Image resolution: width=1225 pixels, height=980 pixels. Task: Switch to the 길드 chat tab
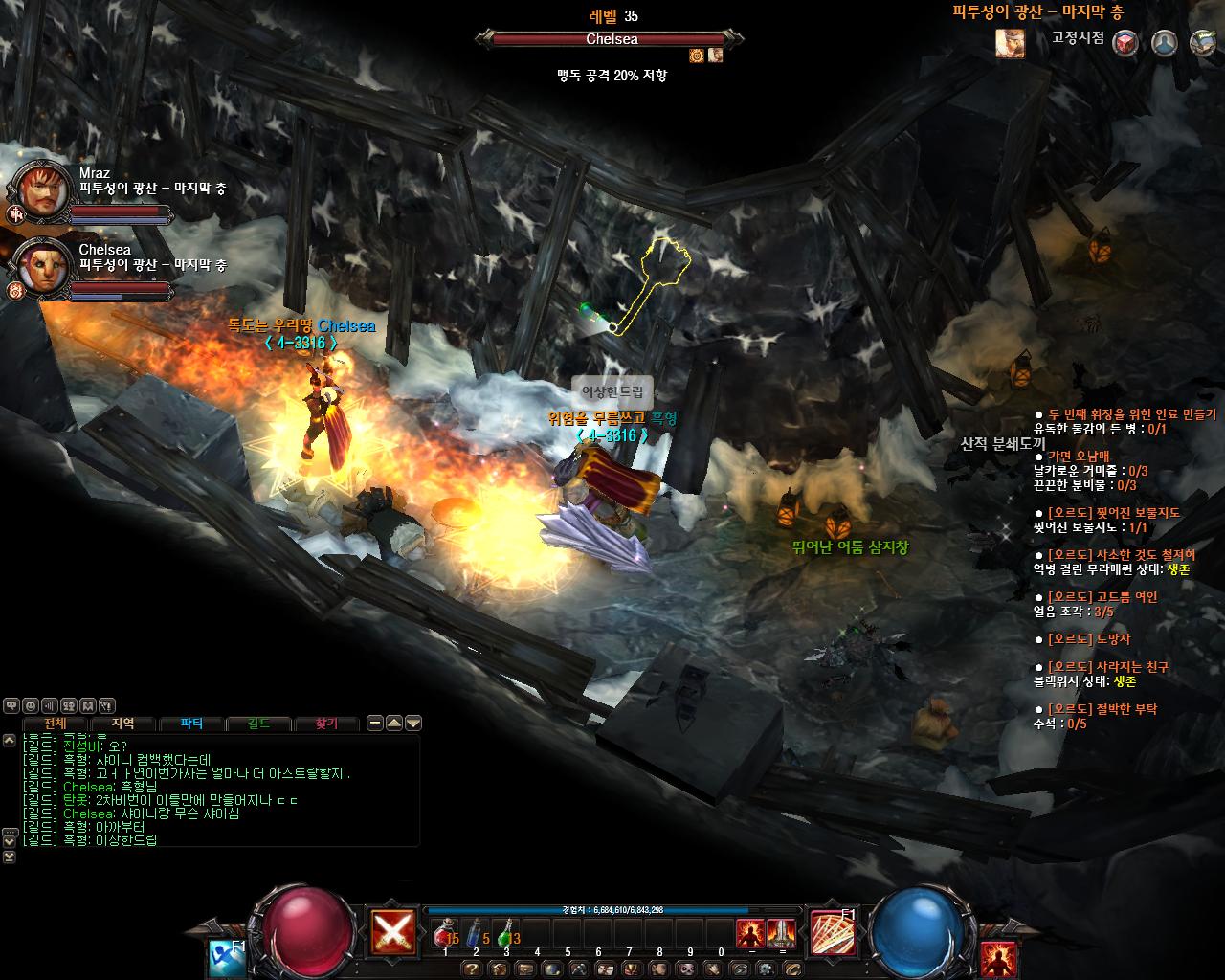259,724
